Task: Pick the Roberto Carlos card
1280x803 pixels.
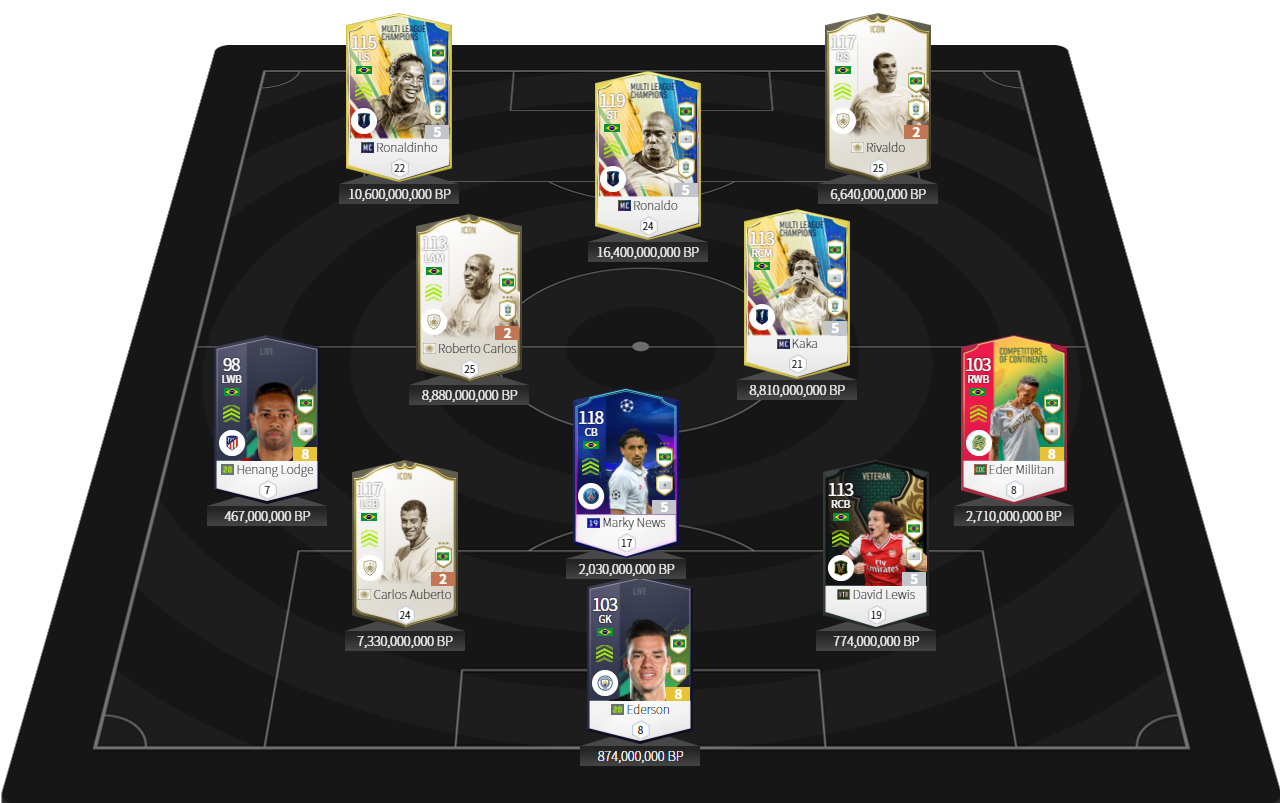Action: click(x=469, y=290)
